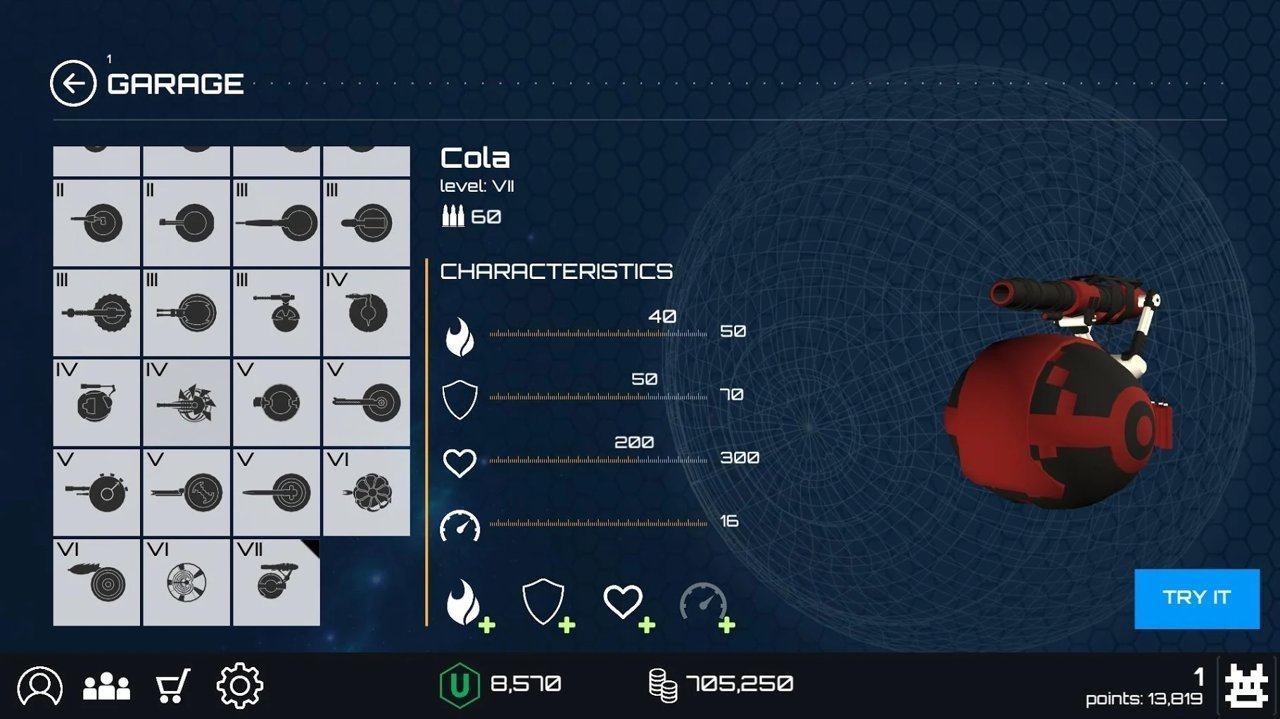
Task: Upgrade the heart health characteristic
Action: coord(626,604)
